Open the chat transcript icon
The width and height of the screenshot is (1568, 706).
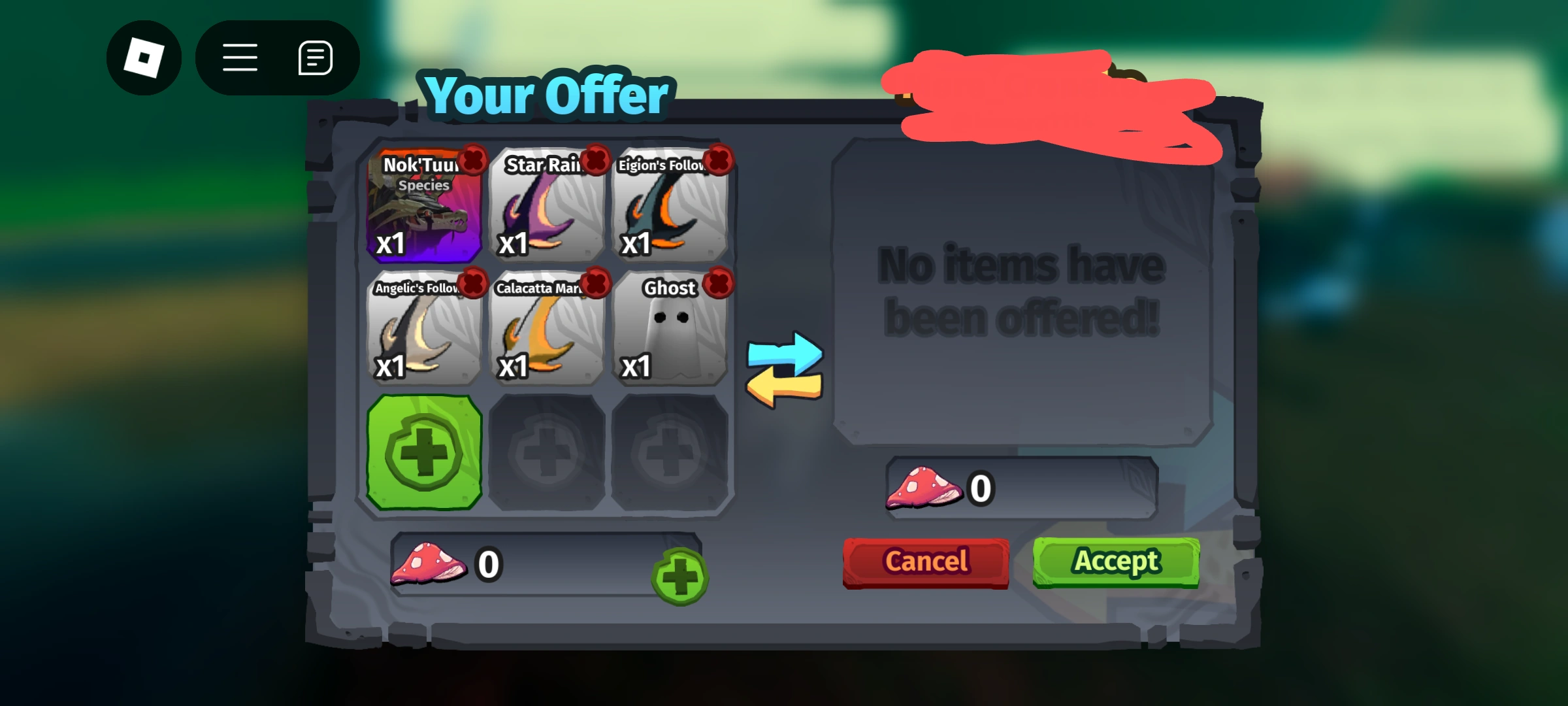314,58
